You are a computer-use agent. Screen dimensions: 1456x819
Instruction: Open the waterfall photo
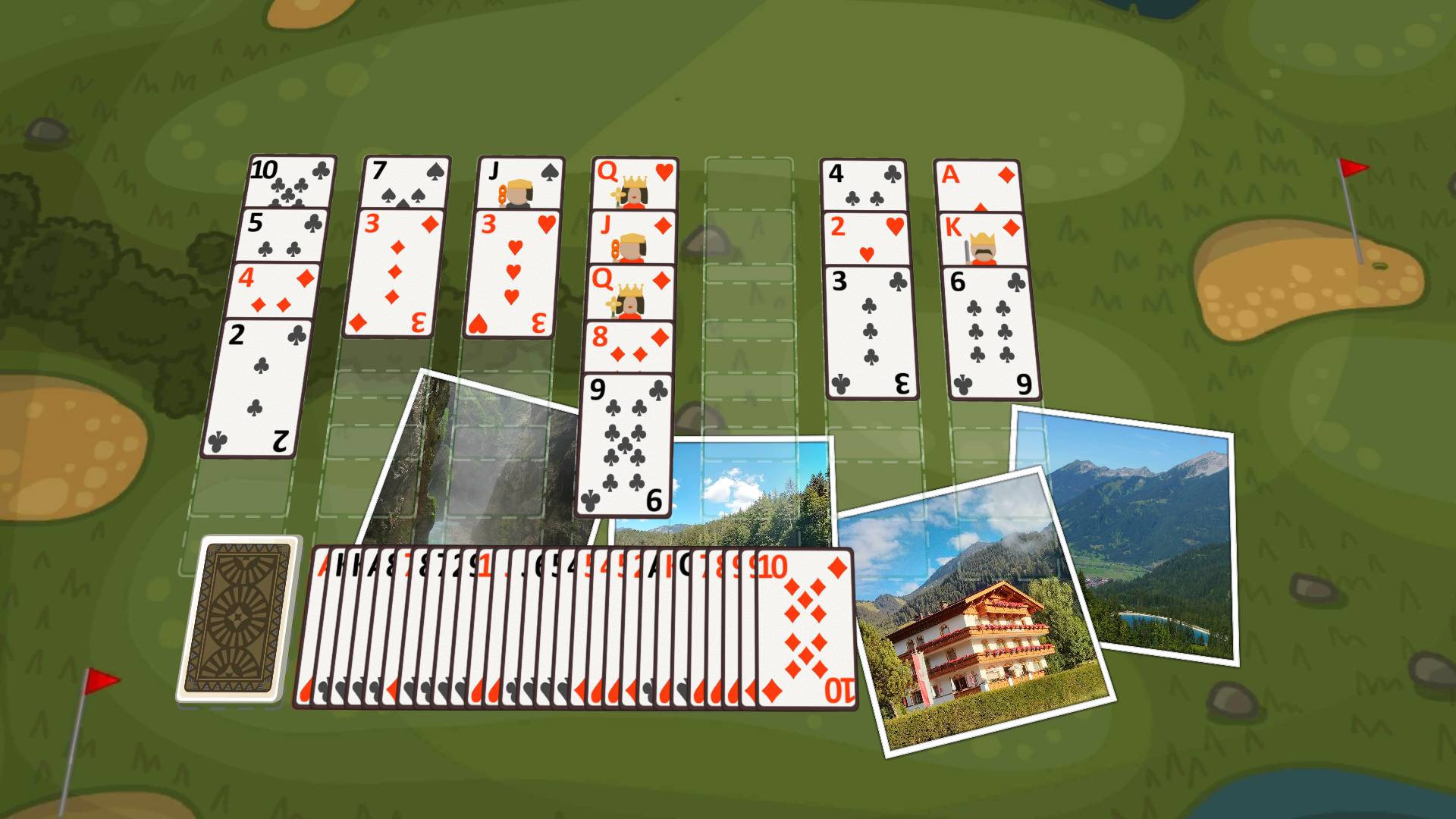tap(470, 455)
